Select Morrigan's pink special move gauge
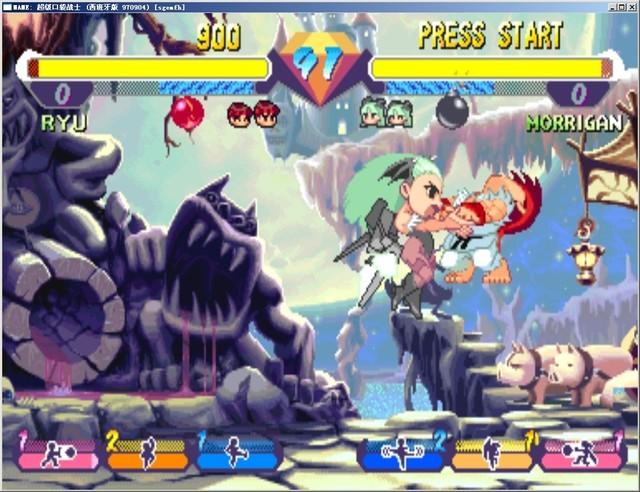Screen dimensions: 640x492 (x=582, y=454)
